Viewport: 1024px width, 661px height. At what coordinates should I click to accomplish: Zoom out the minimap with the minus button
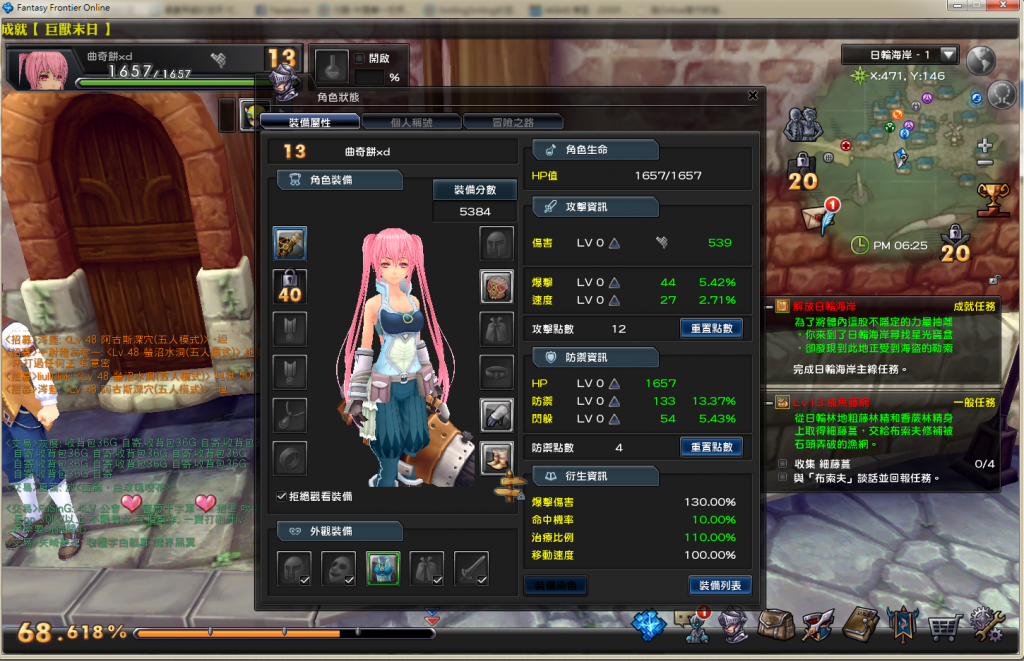coord(984,162)
